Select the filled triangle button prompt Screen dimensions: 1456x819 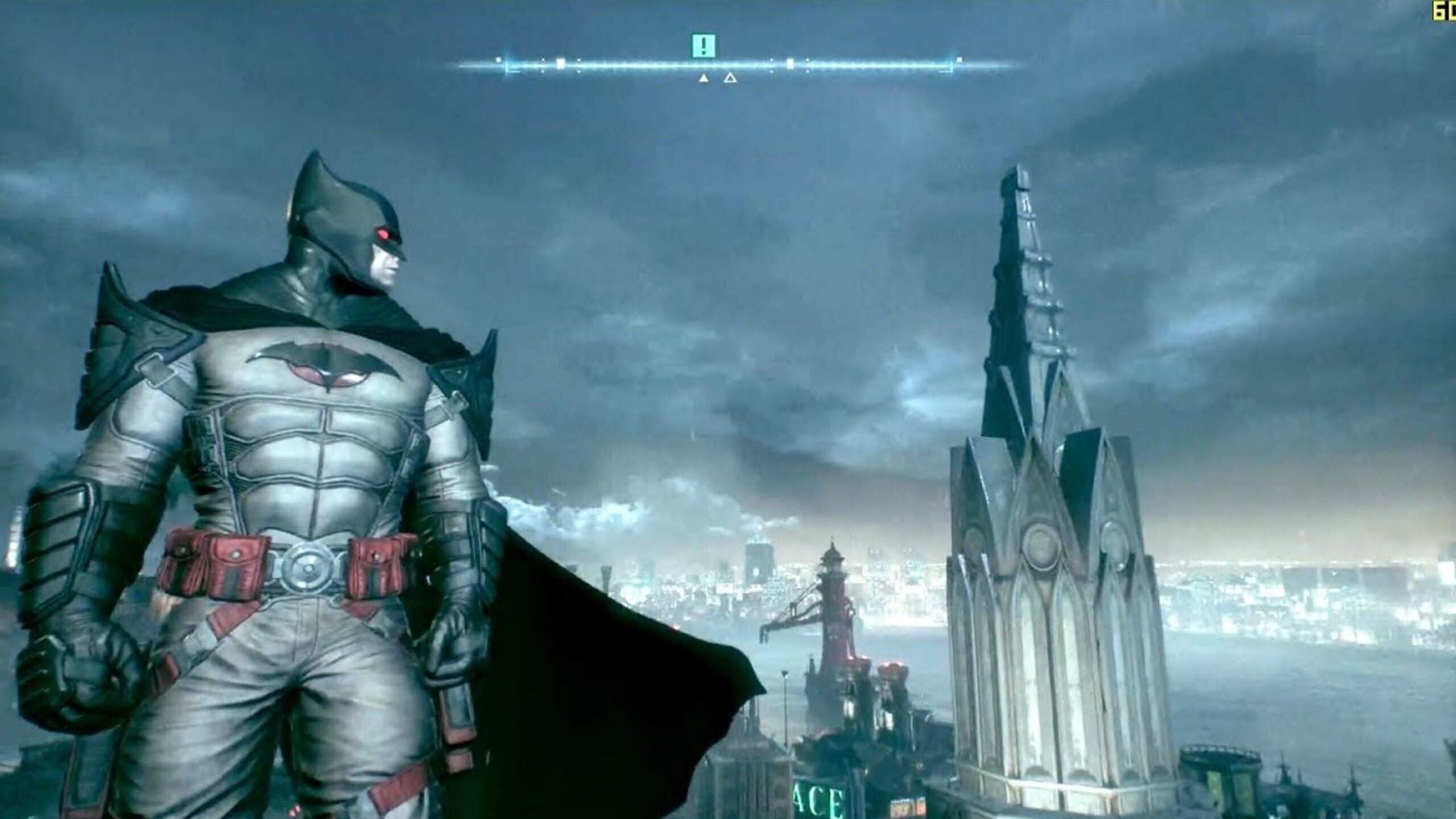point(704,78)
